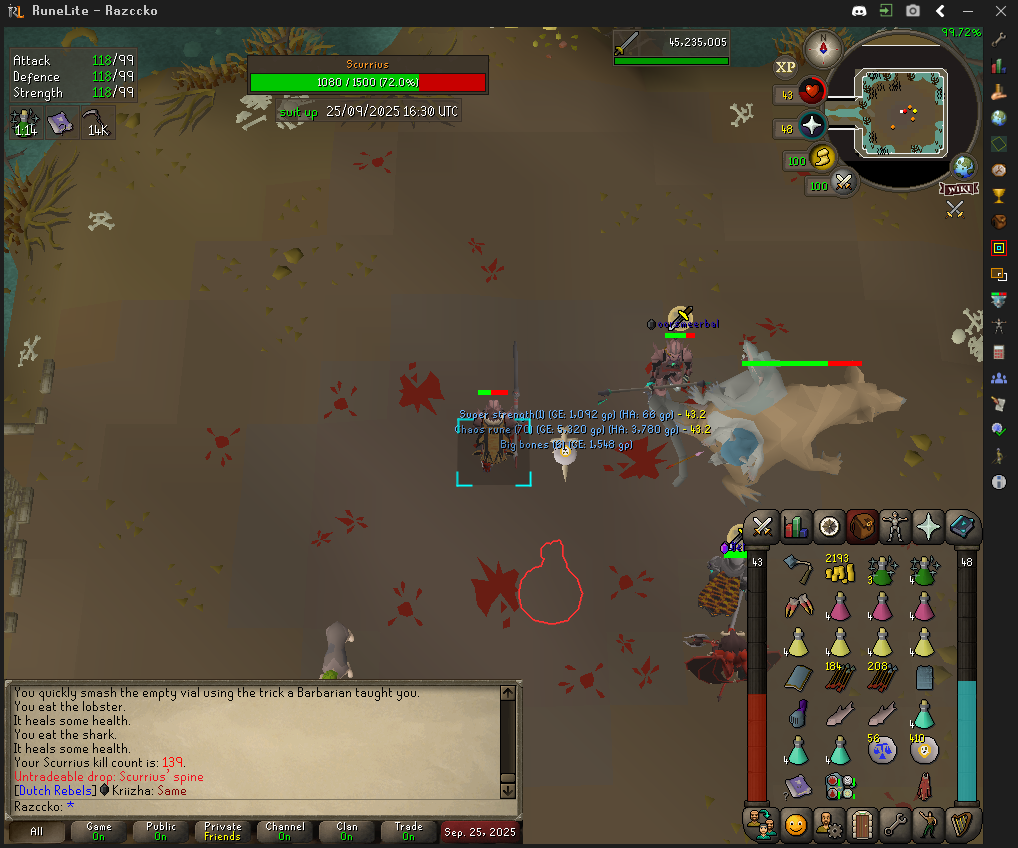Image resolution: width=1018 pixels, height=848 pixels.
Task: Open the Logout door tab
Action: (862, 825)
